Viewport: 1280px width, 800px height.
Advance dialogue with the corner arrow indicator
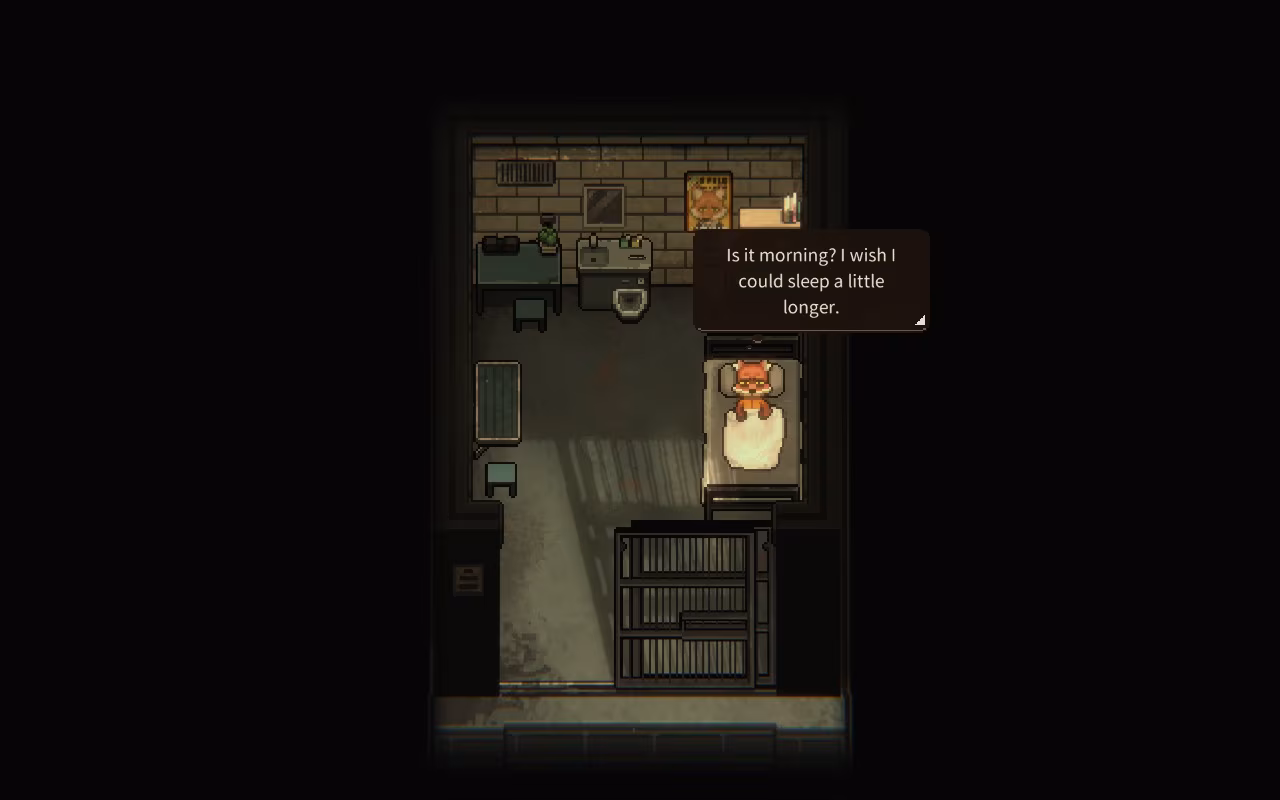[918, 320]
